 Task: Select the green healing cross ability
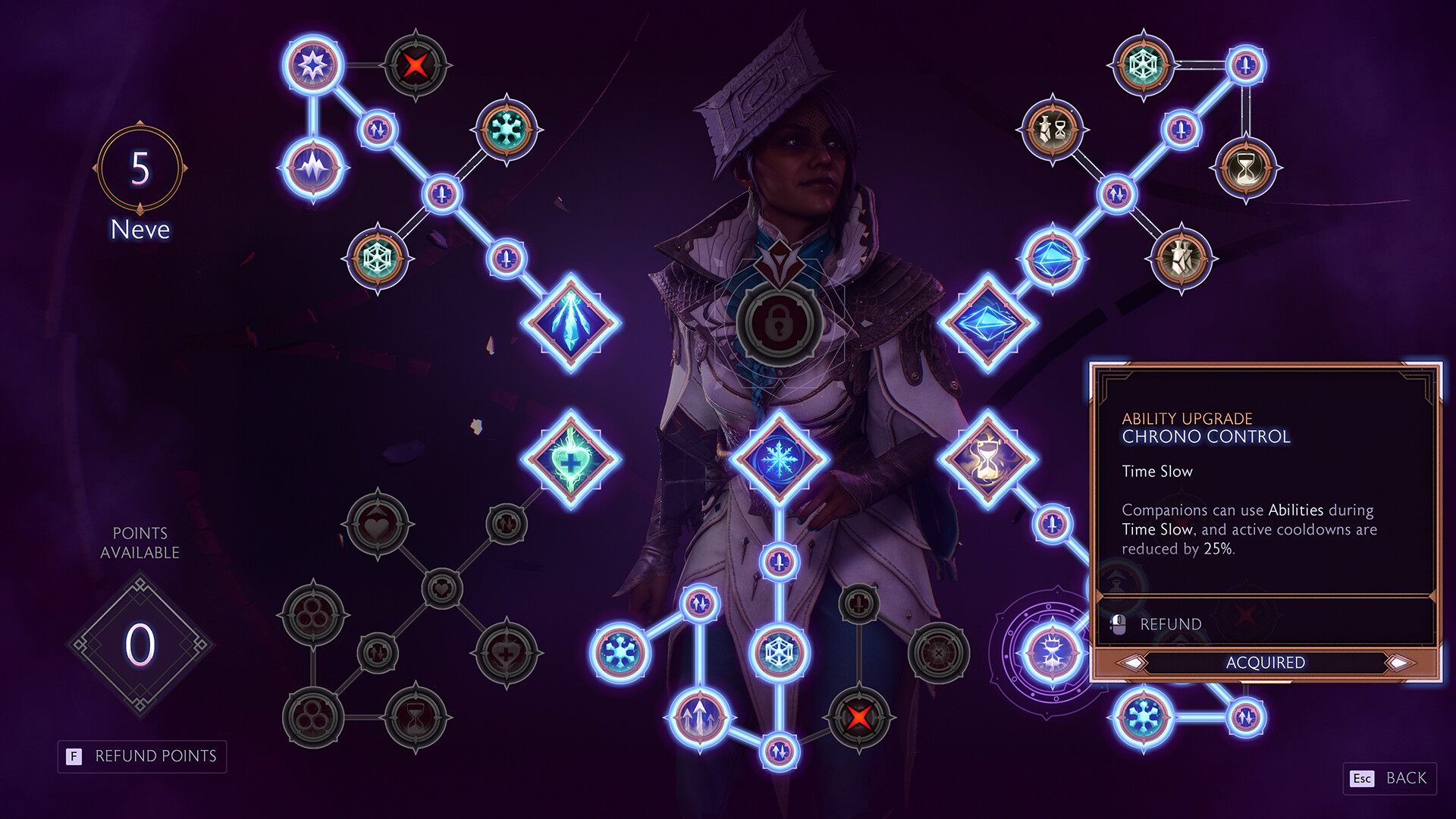point(573,459)
